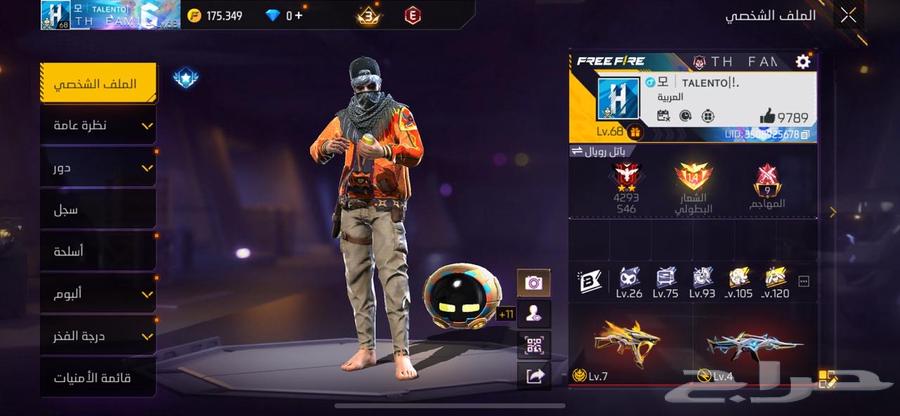Expand the ألبوم album entry

pos(98,294)
